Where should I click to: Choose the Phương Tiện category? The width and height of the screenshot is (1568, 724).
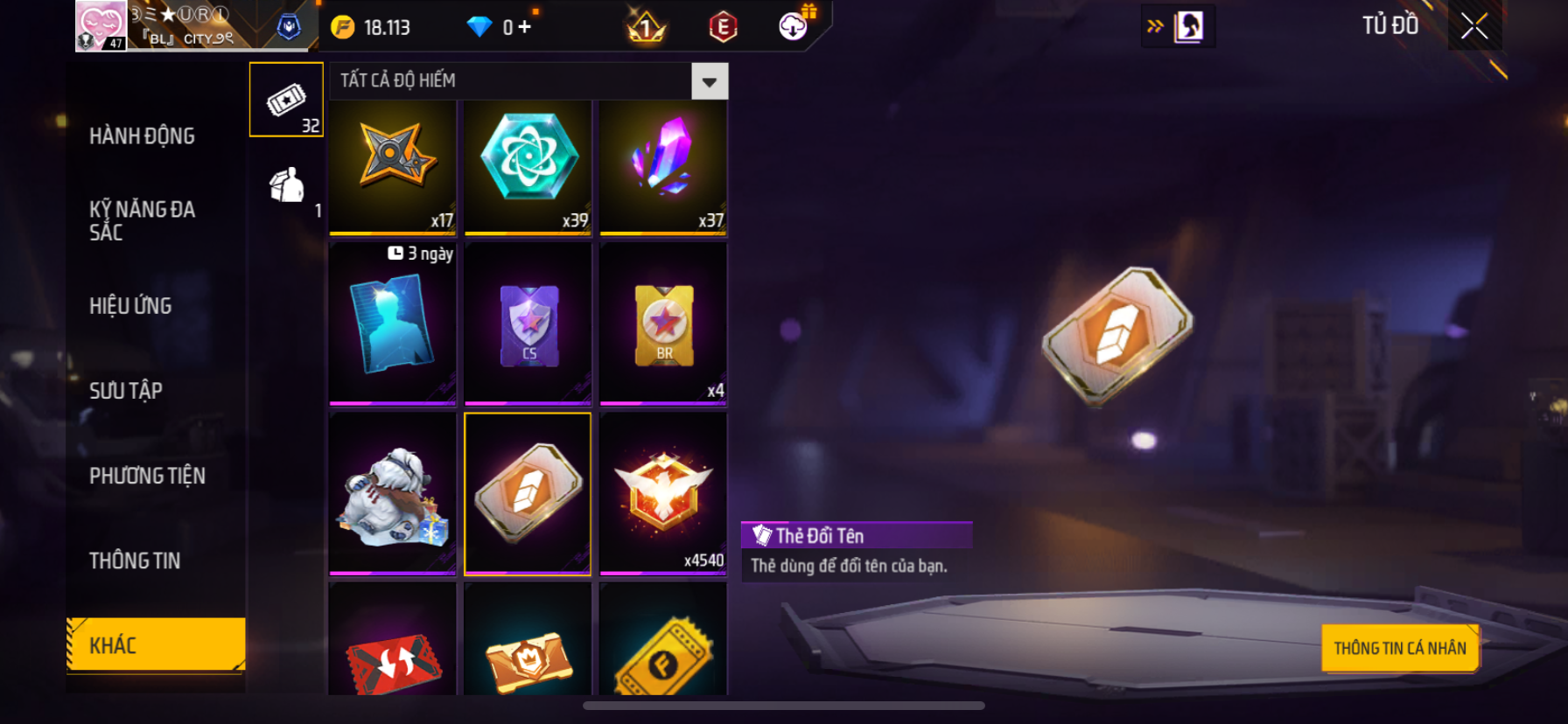(147, 476)
